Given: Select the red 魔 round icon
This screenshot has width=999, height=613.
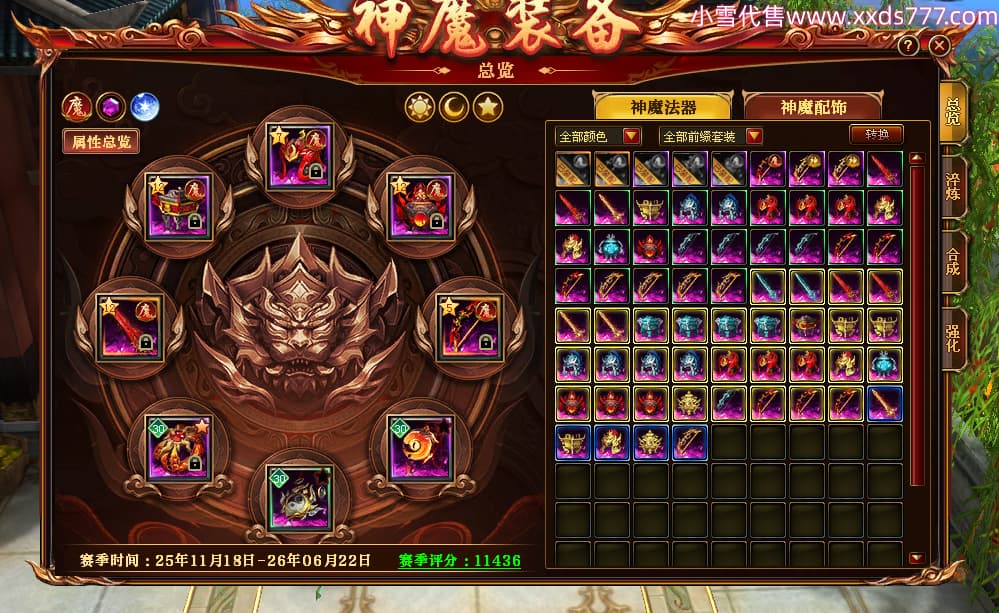Looking at the screenshot, I should point(77,106).
